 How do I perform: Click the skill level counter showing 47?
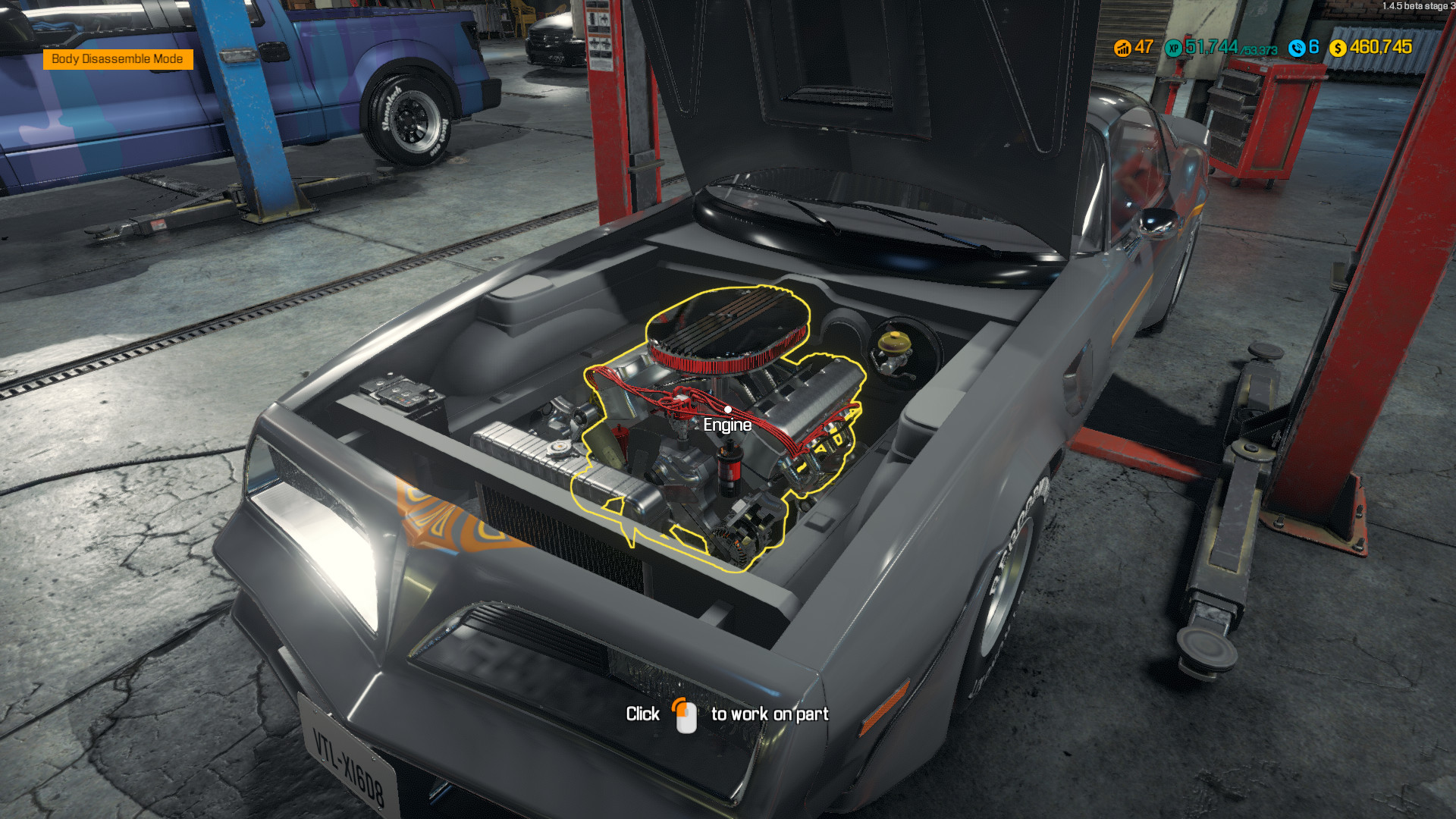coord(1143,48)
